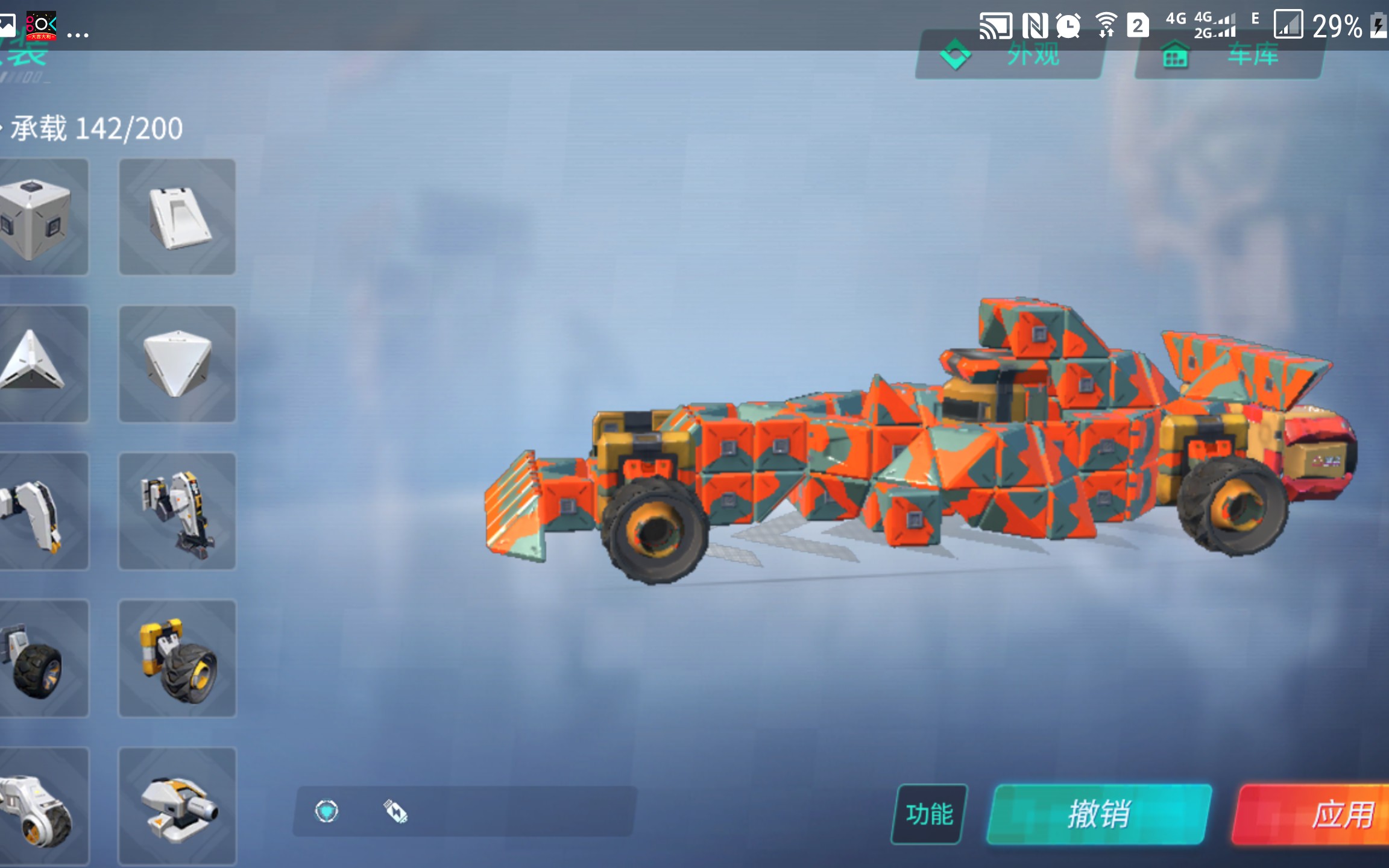Open the three-dot notification overflow in status bar

(x=78, y=35)
